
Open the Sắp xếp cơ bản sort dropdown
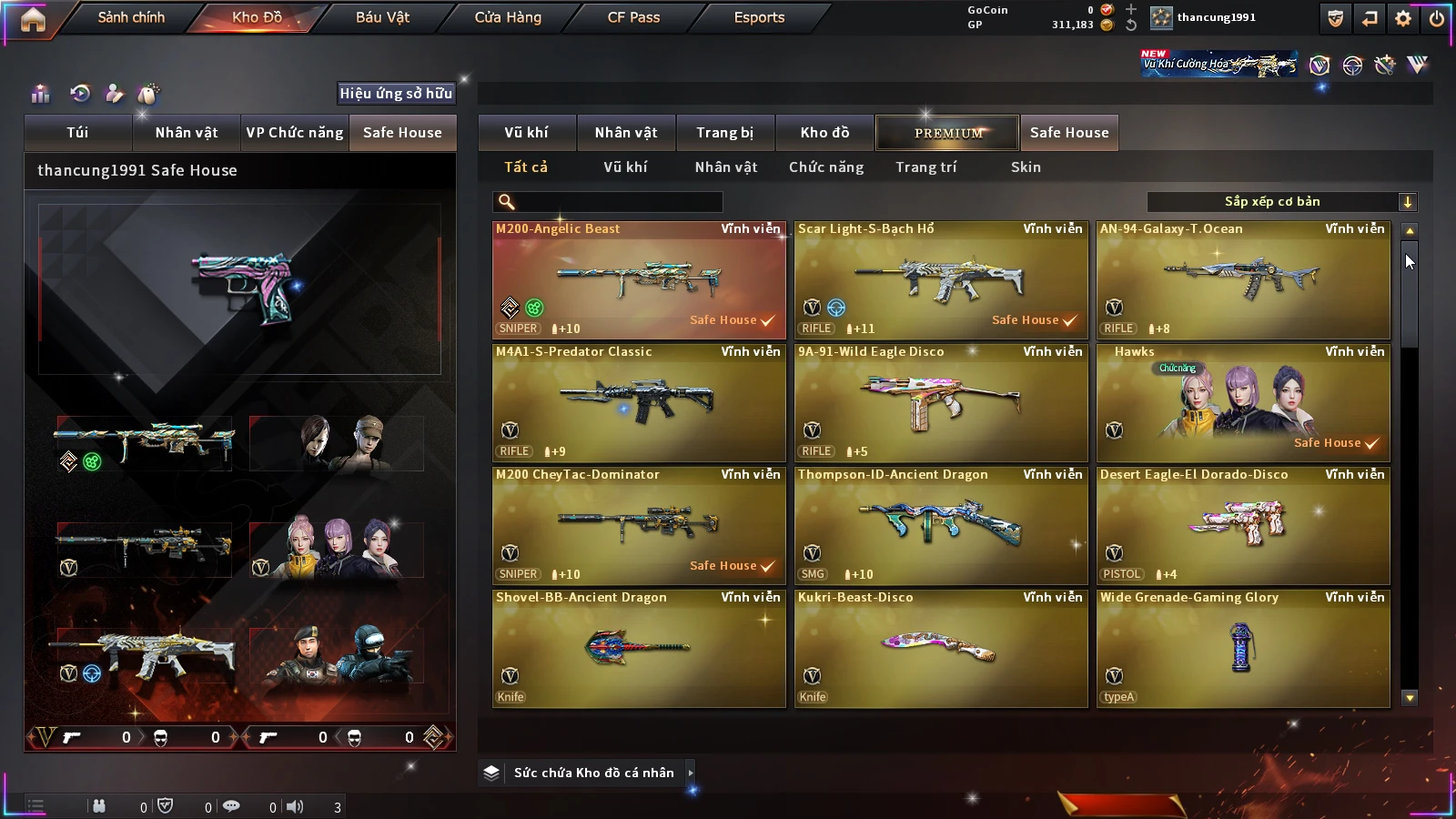pyautogui.click(x=1281, y=202)
